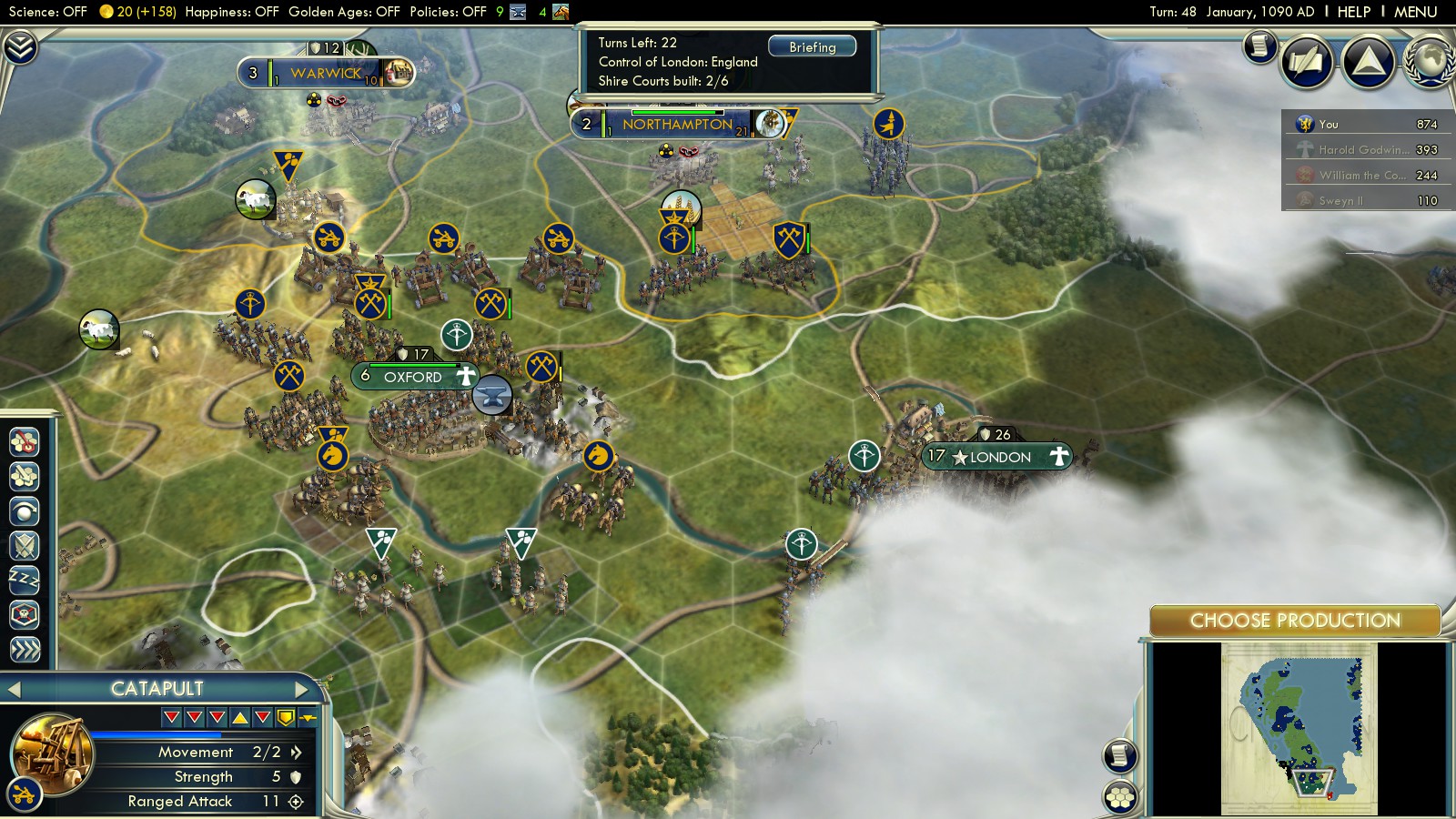Open the quill and banner advisor button
Screen dimensions: 1456x819
click(x=1307, y=61)
